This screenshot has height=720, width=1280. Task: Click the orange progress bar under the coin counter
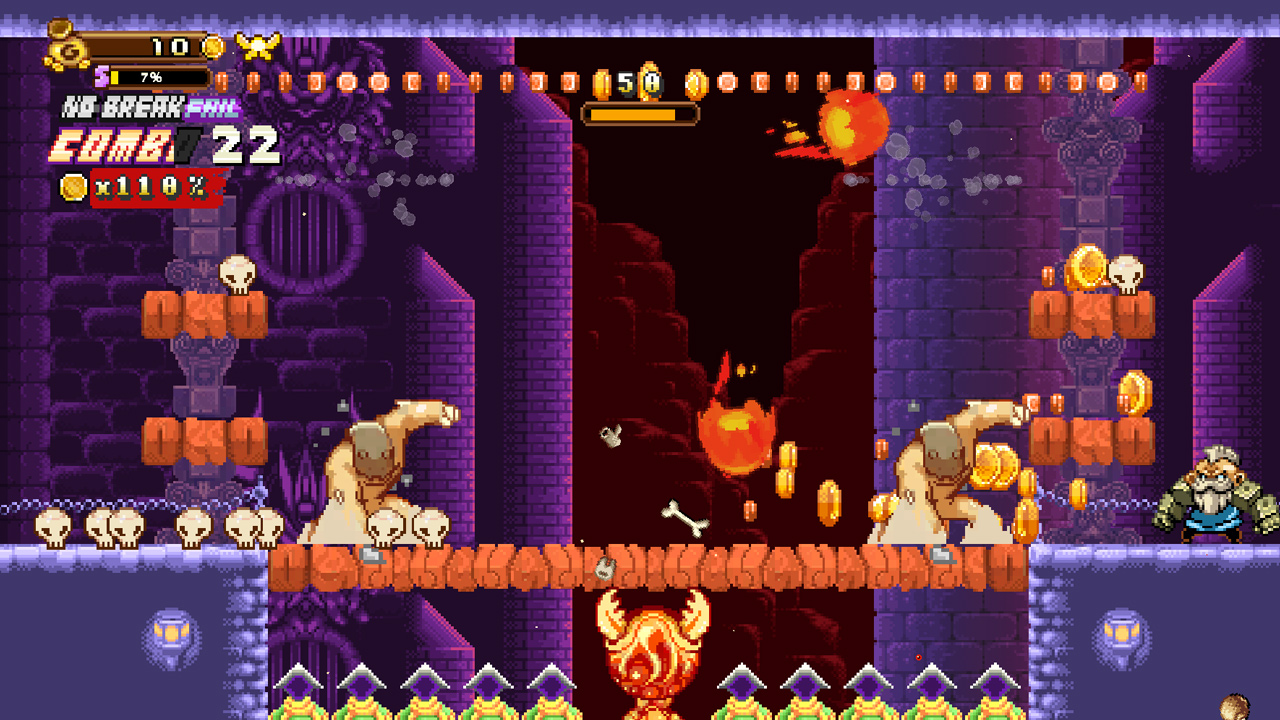point(640,114)
